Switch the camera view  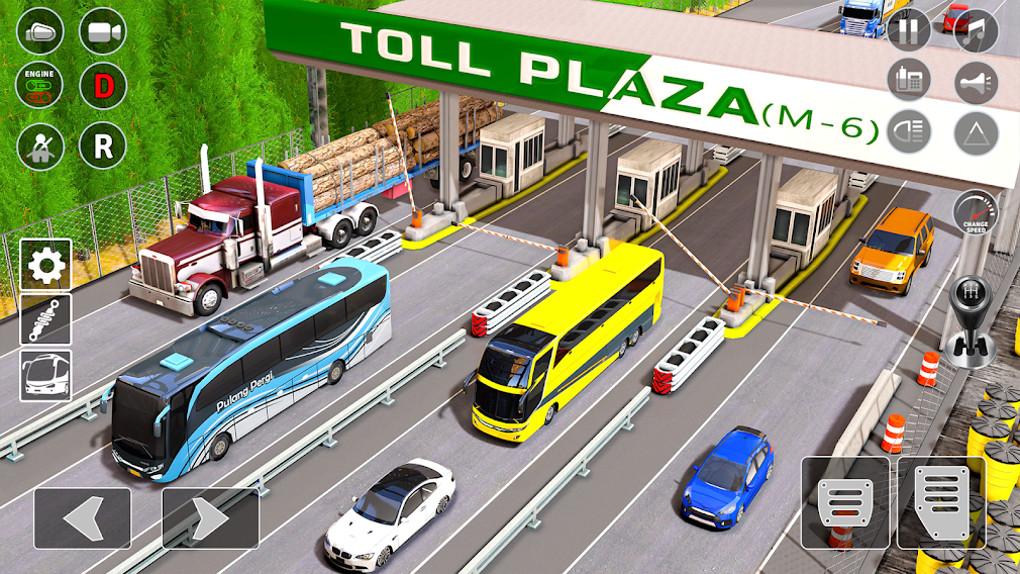[x=103, y=32]
